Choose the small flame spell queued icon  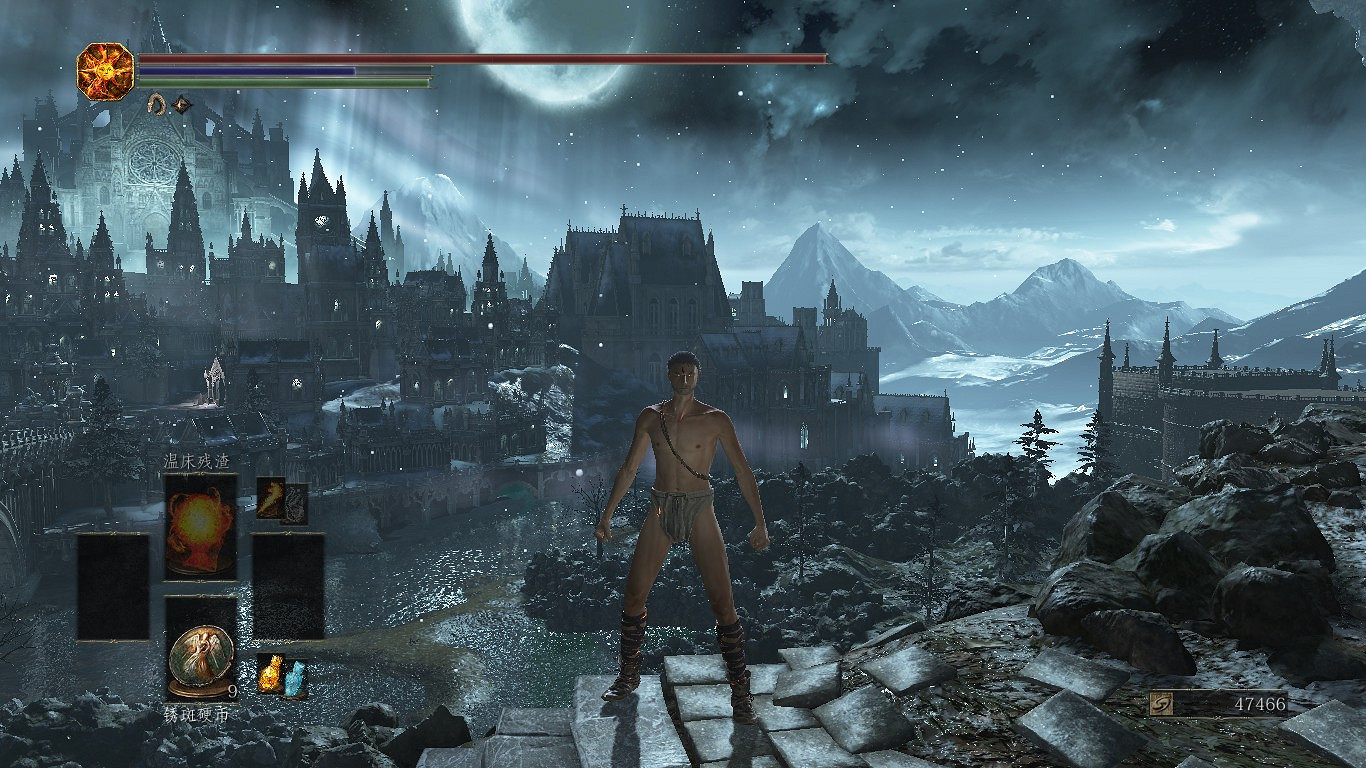pos(271,497)
